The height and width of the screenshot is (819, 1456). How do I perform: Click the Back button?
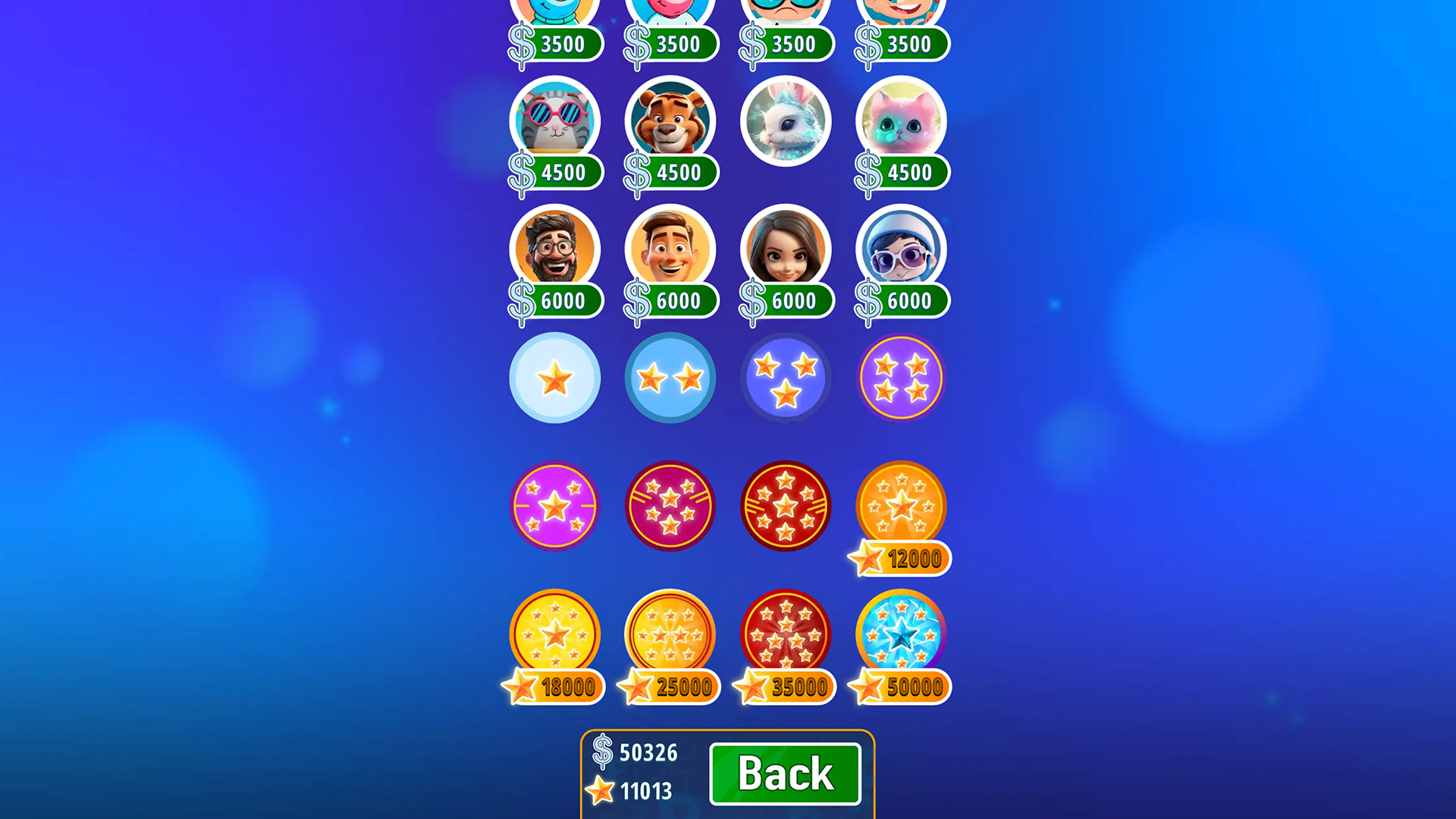(x=785, y=773)
